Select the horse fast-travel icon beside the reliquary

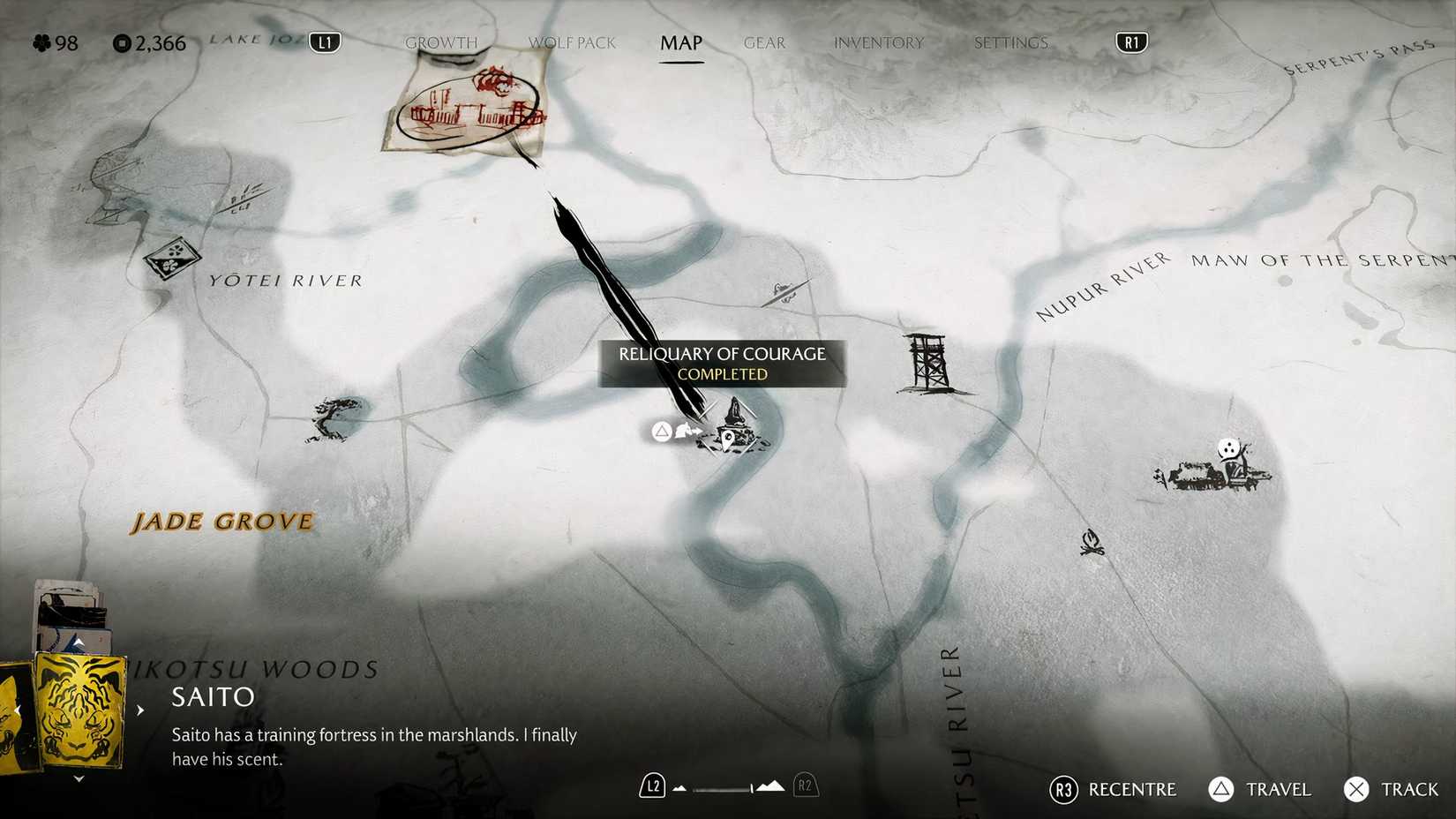[683, 431]
